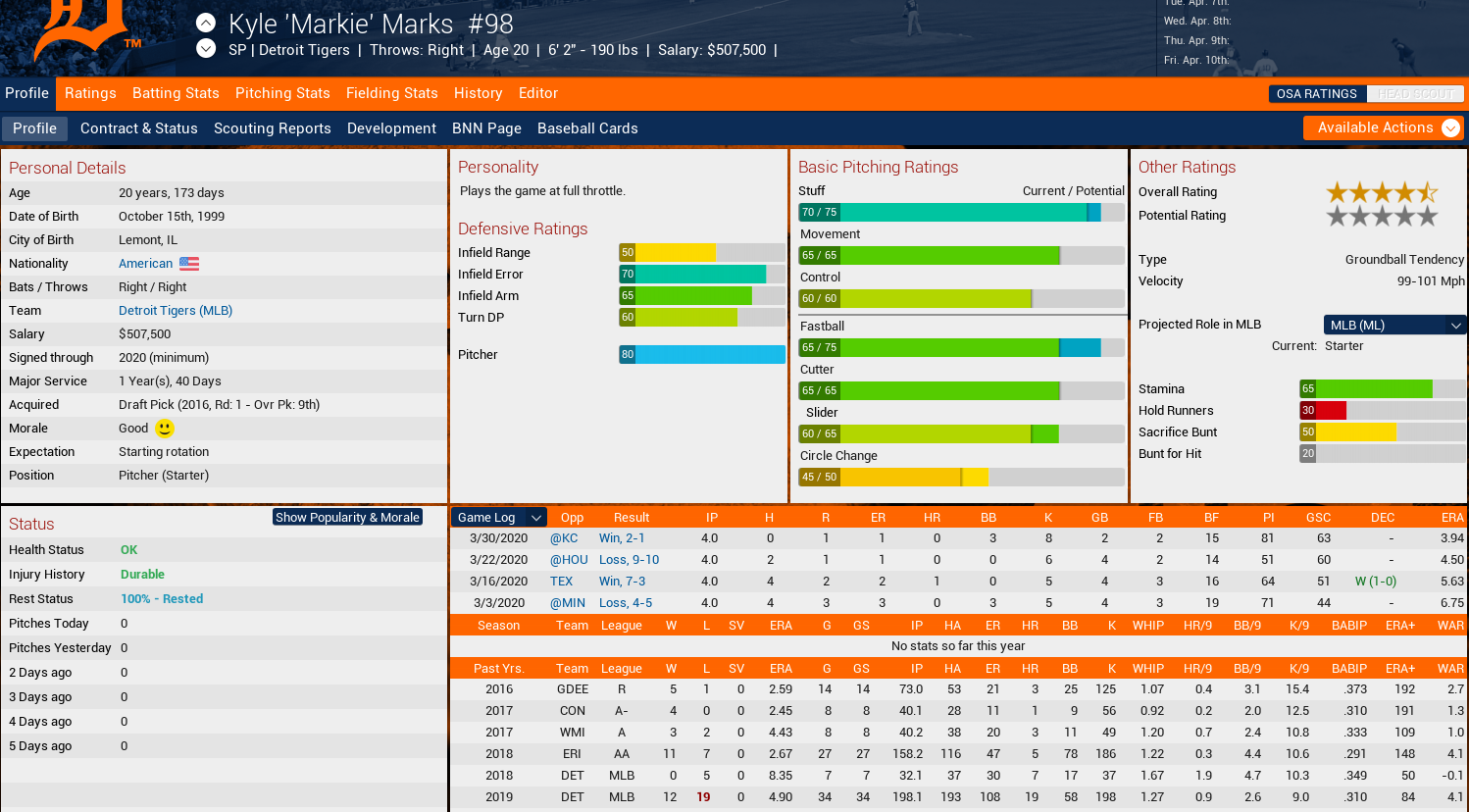The image size is (1469, 812).
Task: Go to the Fielding Stats tab
Action: [x=391, y=93]
